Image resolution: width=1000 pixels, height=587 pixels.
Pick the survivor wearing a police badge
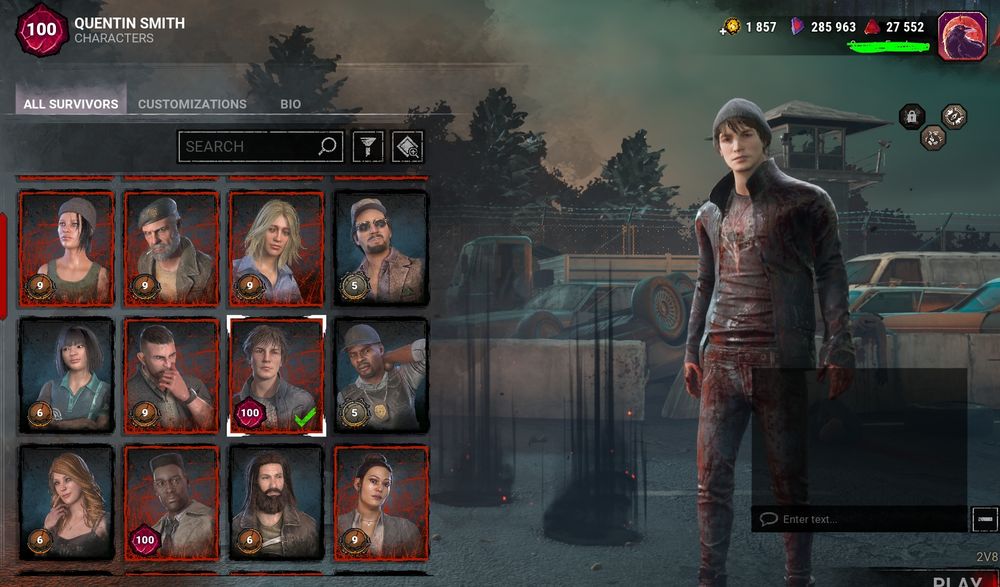380,375
